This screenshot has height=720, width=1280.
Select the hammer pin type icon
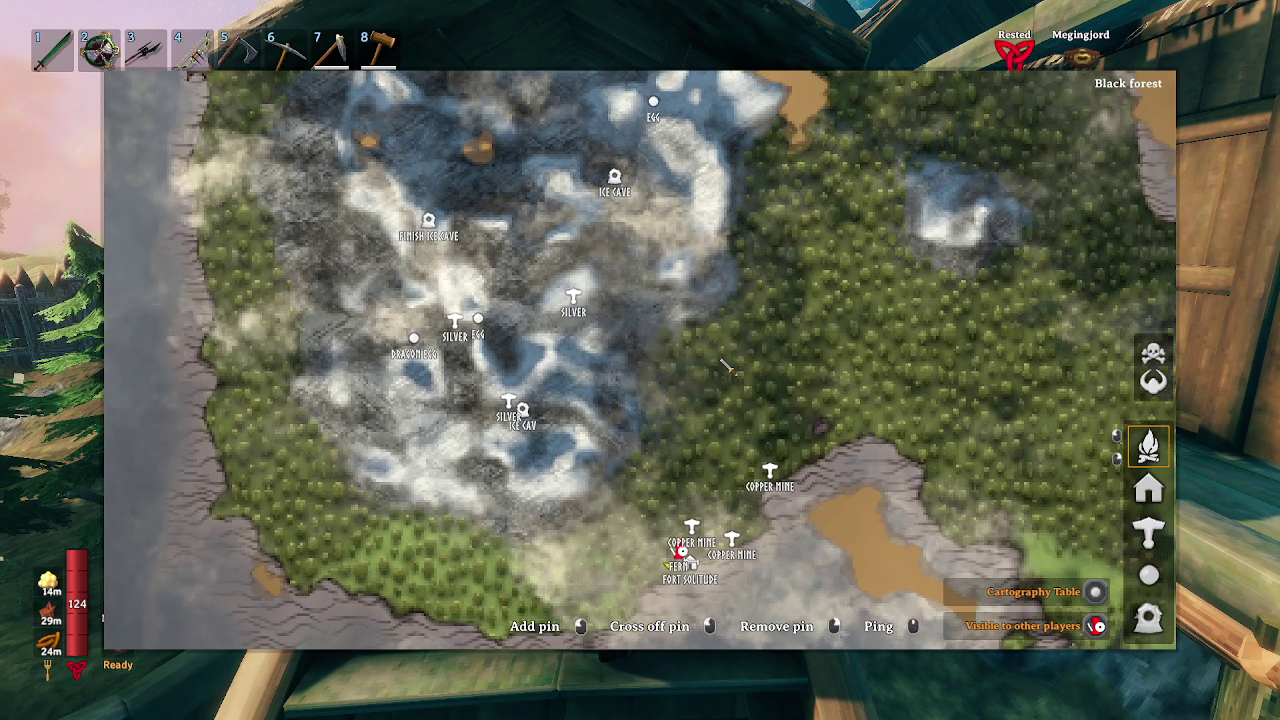1149,531
